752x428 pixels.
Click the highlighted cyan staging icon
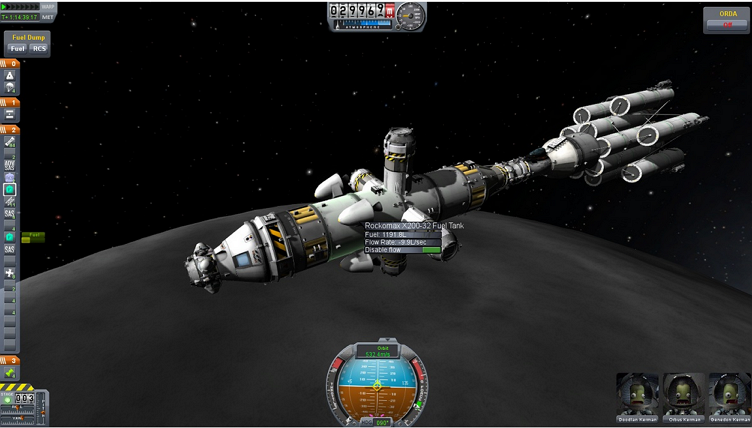tap(10, 189)
